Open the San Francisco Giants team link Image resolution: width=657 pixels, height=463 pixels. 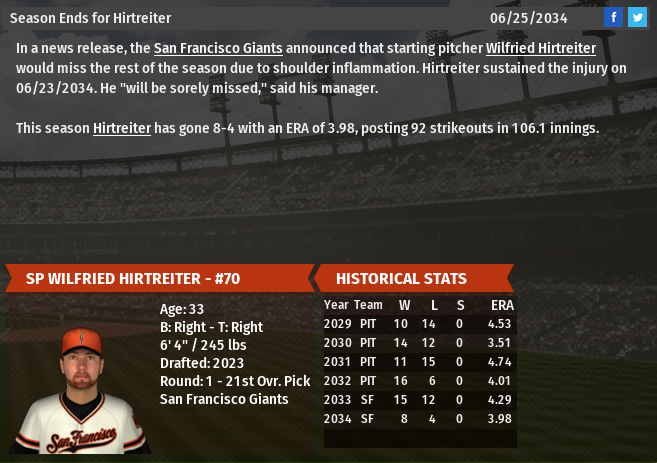pyautogui.click(x=218, y=48)
